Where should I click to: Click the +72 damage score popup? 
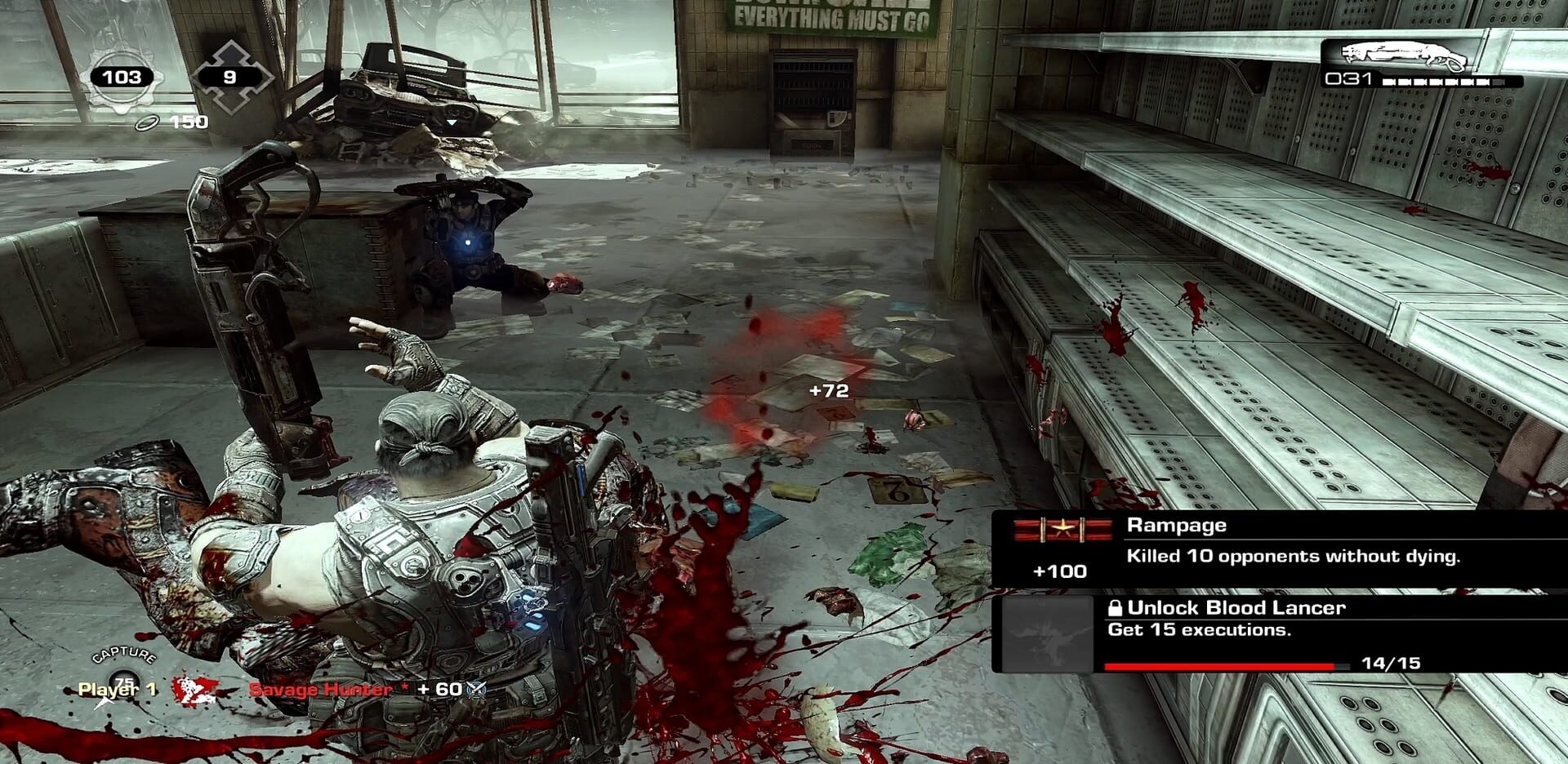pyautogui.click(x=827, y=391)
